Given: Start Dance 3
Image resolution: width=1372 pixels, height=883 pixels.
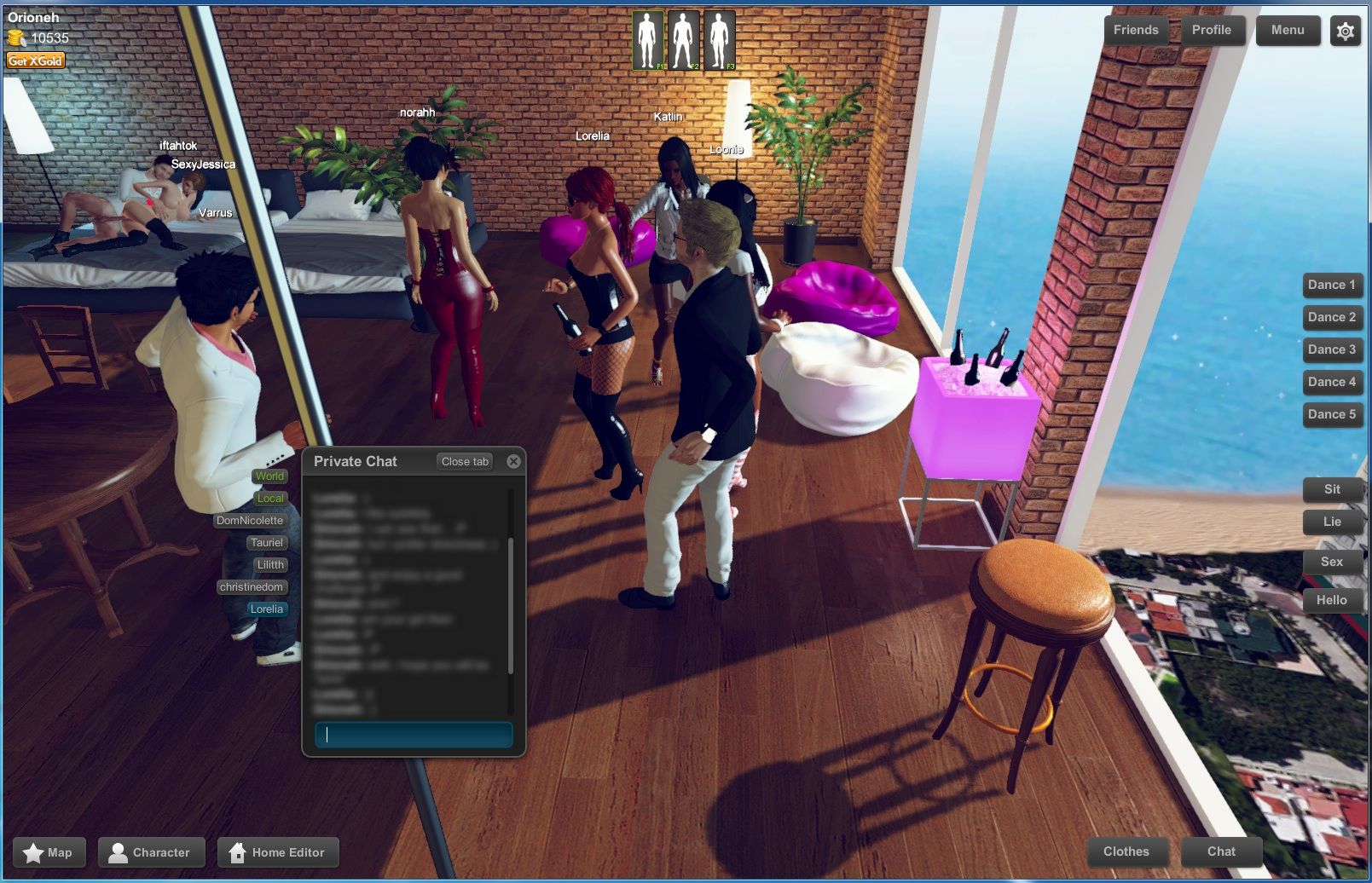Looking at the screenshot, I should point(1332,349).
